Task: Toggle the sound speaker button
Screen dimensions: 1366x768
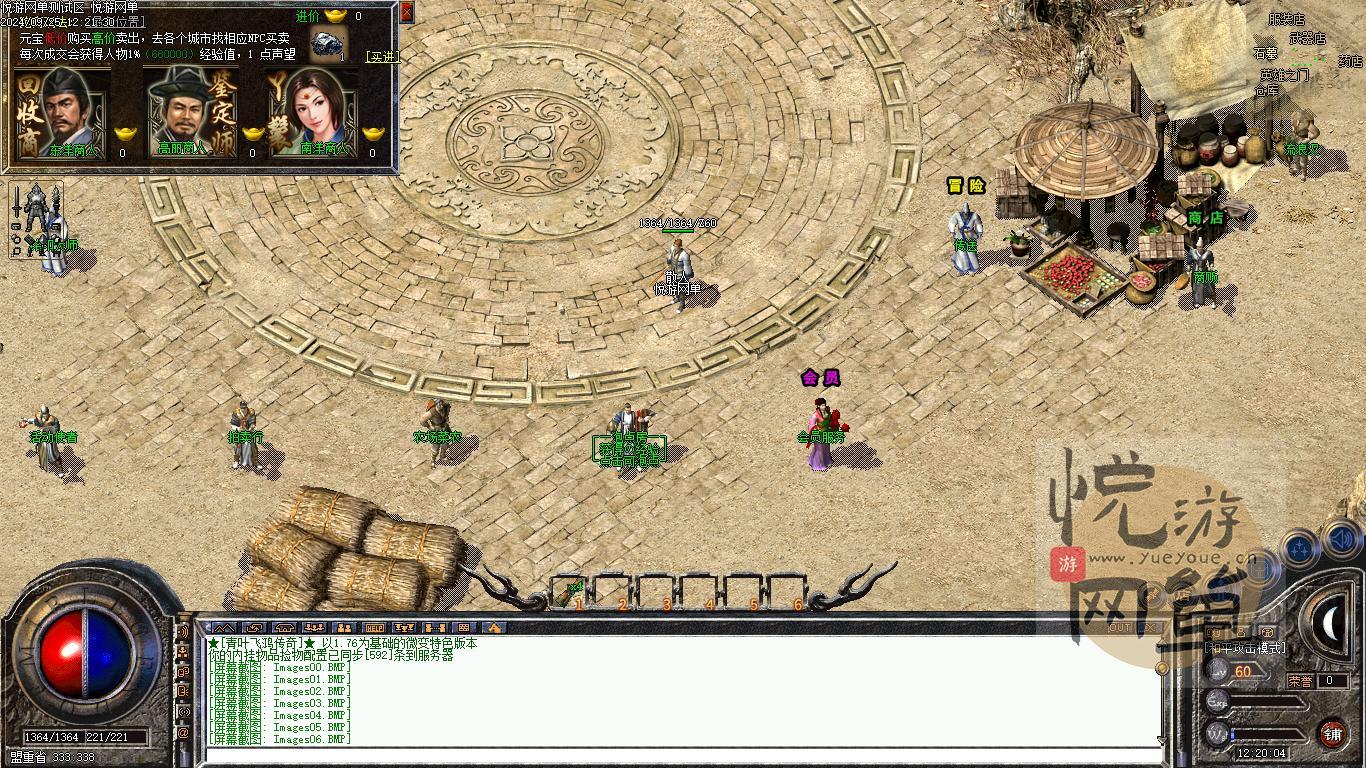Action: tap(1340, 542)
